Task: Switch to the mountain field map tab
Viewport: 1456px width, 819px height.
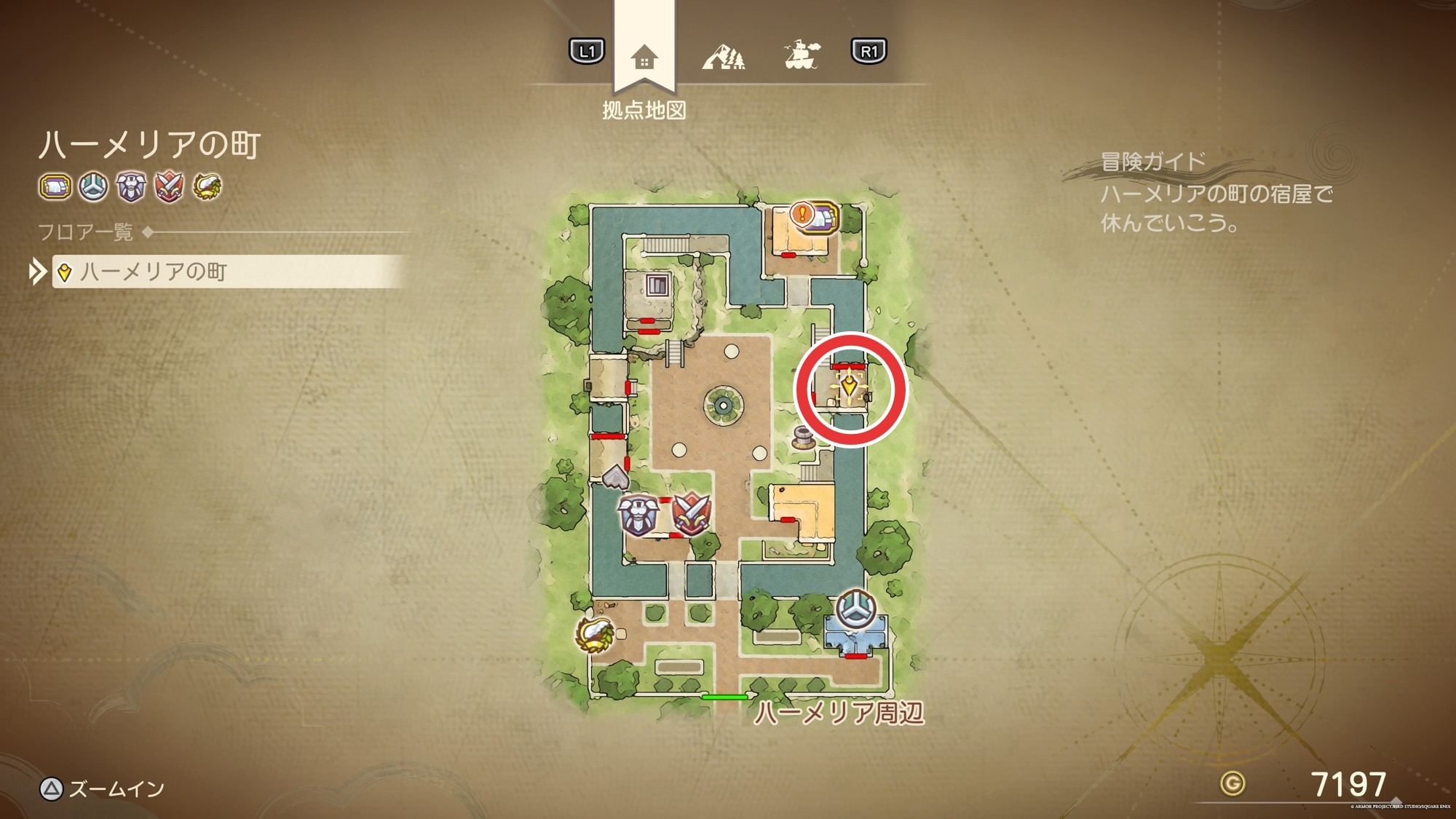Action: pyautogui.click(x=723, y=55)
